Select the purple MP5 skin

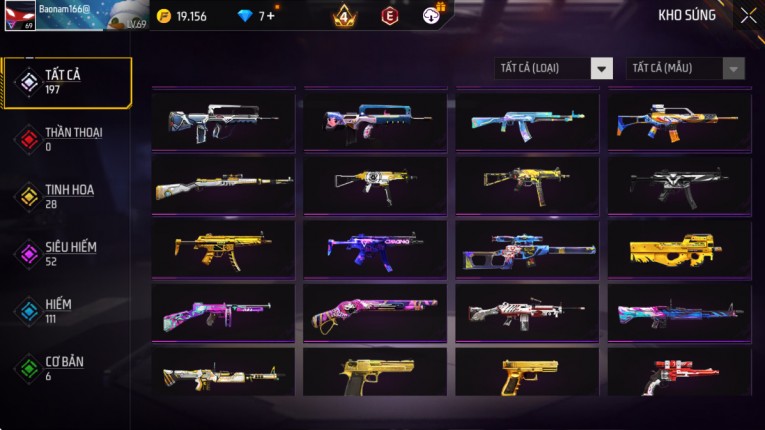click(x=375, y=249)
